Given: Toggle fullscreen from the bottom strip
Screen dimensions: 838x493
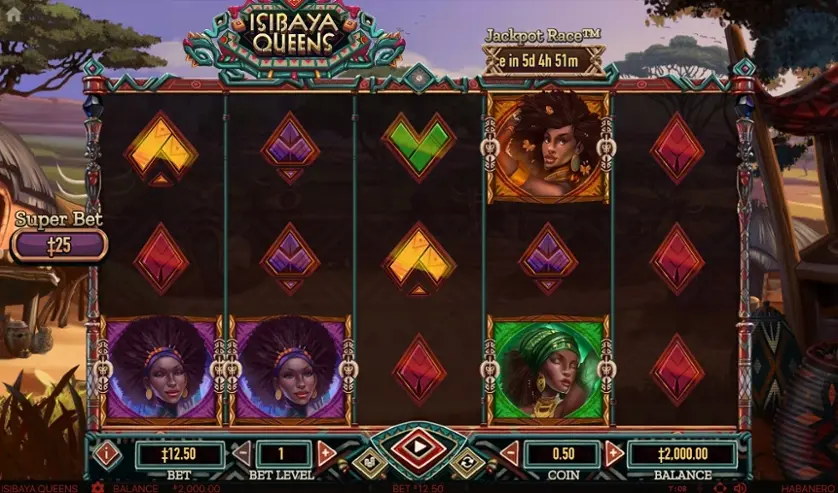Looking at the screenshot, I should pyautogui.click(x=719, y=488).
